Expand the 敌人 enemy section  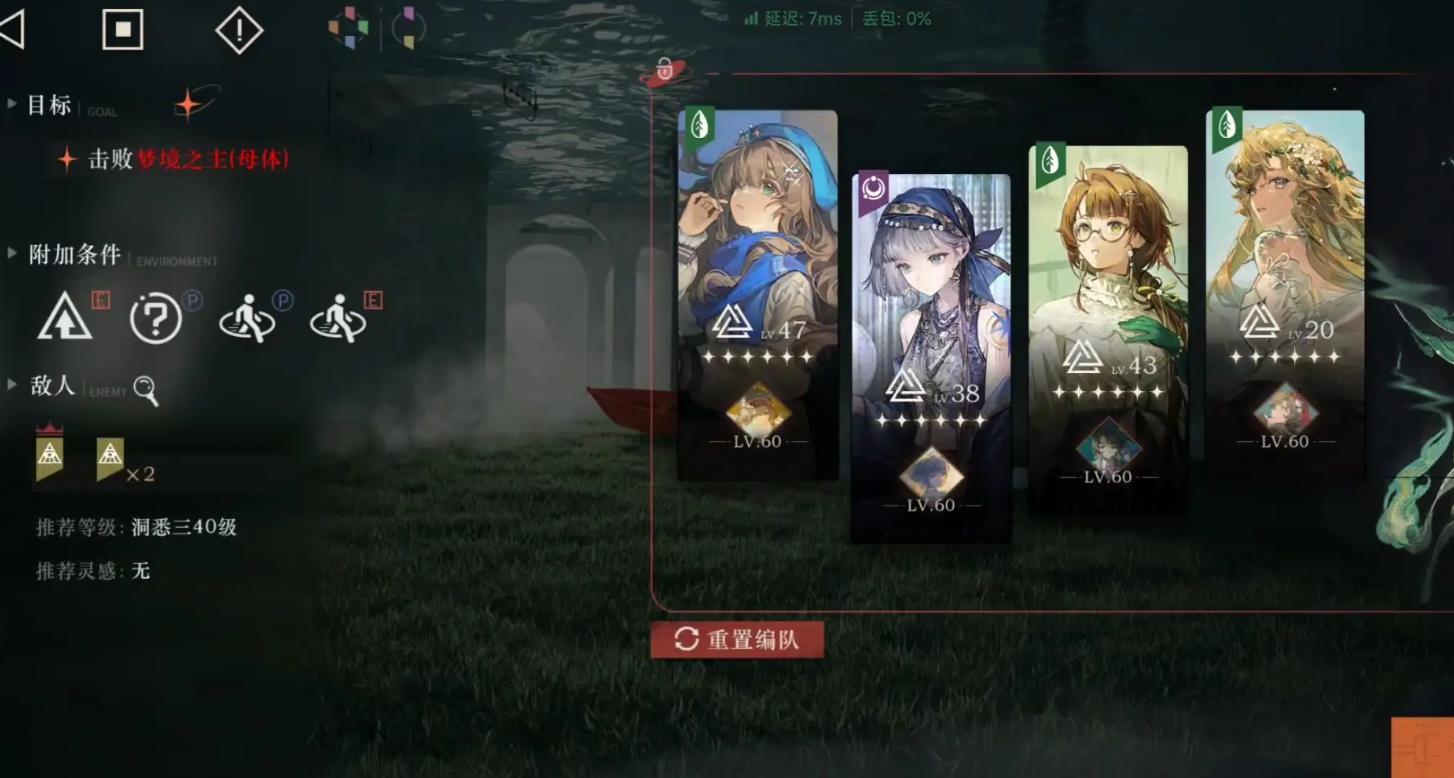(x=12, y=385)
